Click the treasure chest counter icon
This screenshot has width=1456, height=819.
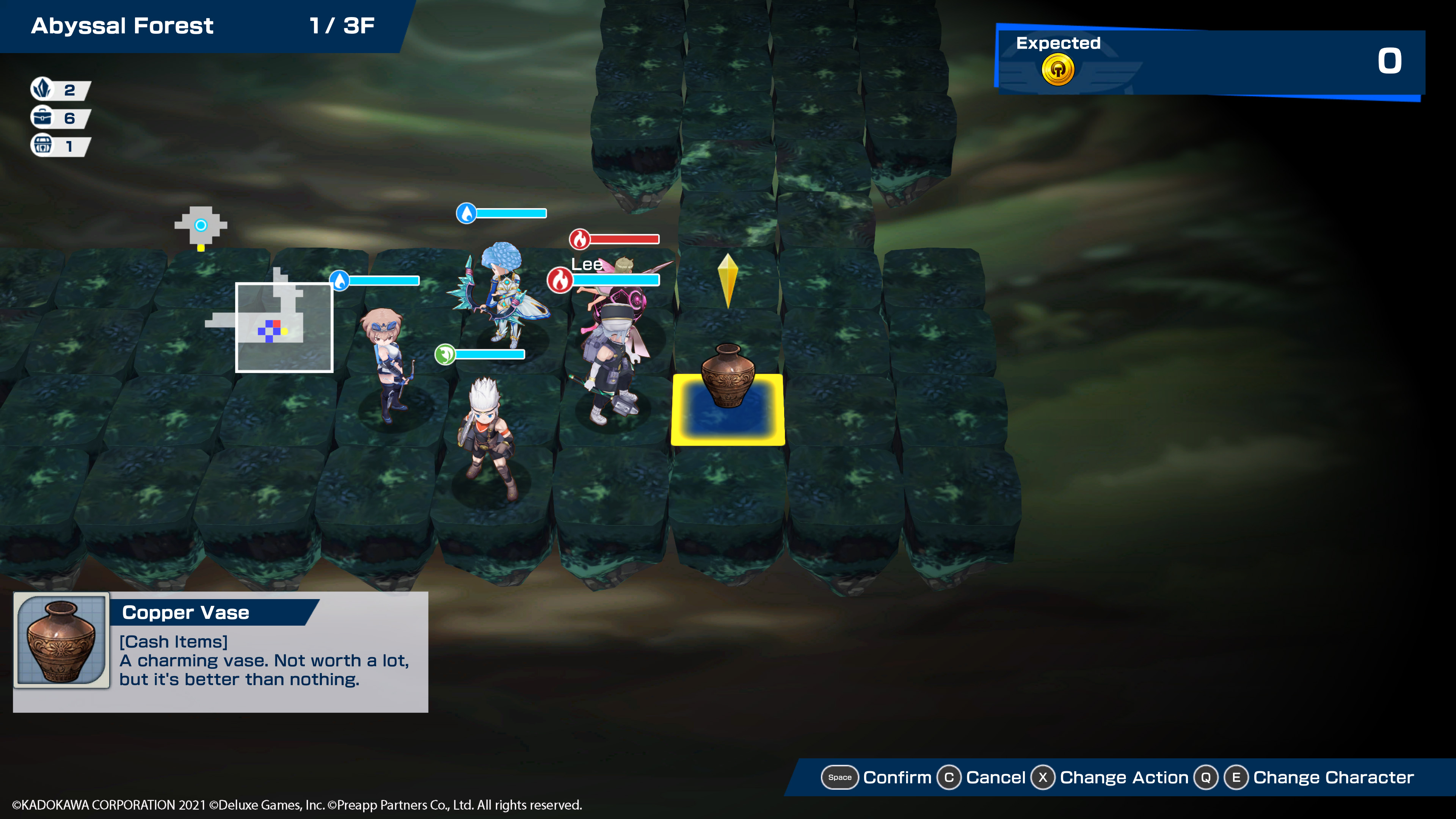42,146
